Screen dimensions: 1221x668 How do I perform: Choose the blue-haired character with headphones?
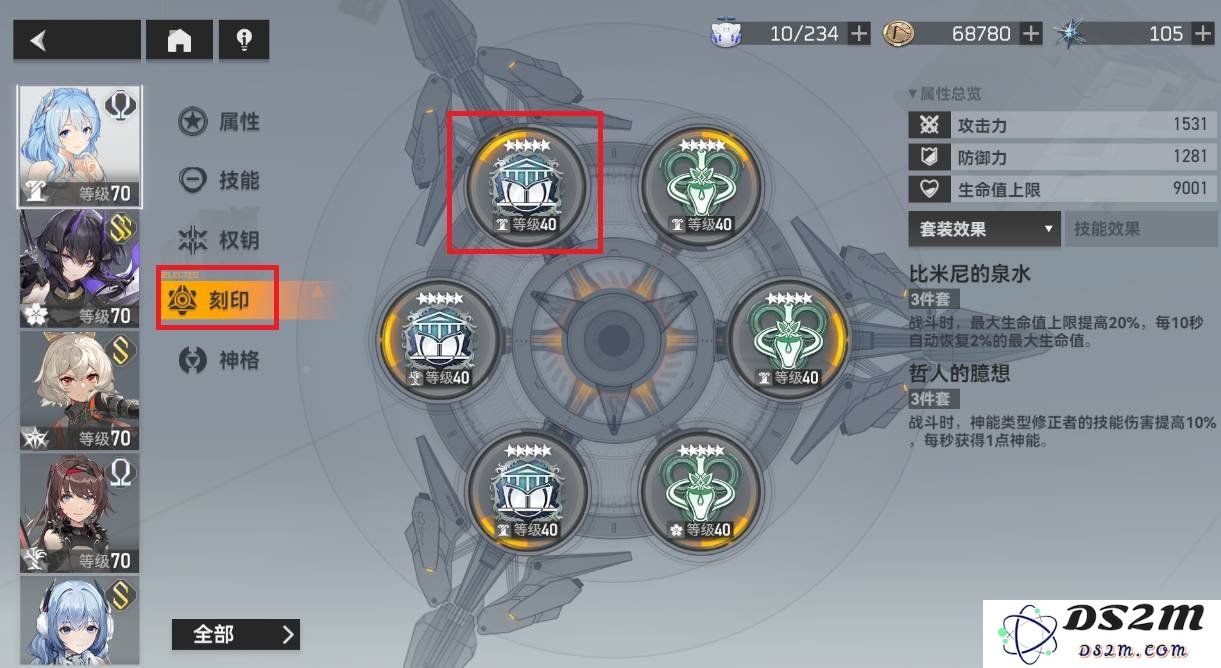tap(80, 620)
